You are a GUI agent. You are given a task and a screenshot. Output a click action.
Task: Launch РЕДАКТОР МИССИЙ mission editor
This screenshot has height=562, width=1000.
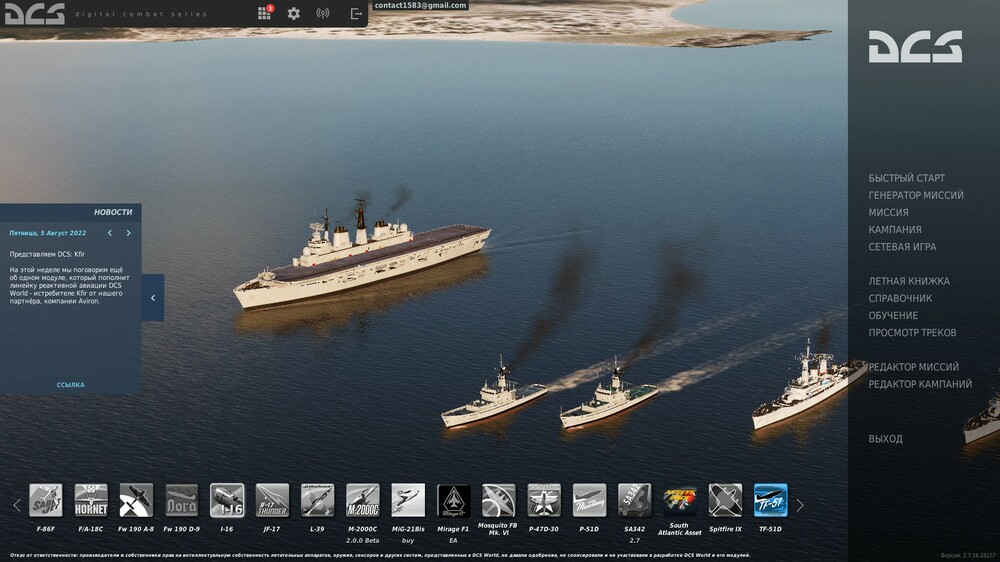913,367
